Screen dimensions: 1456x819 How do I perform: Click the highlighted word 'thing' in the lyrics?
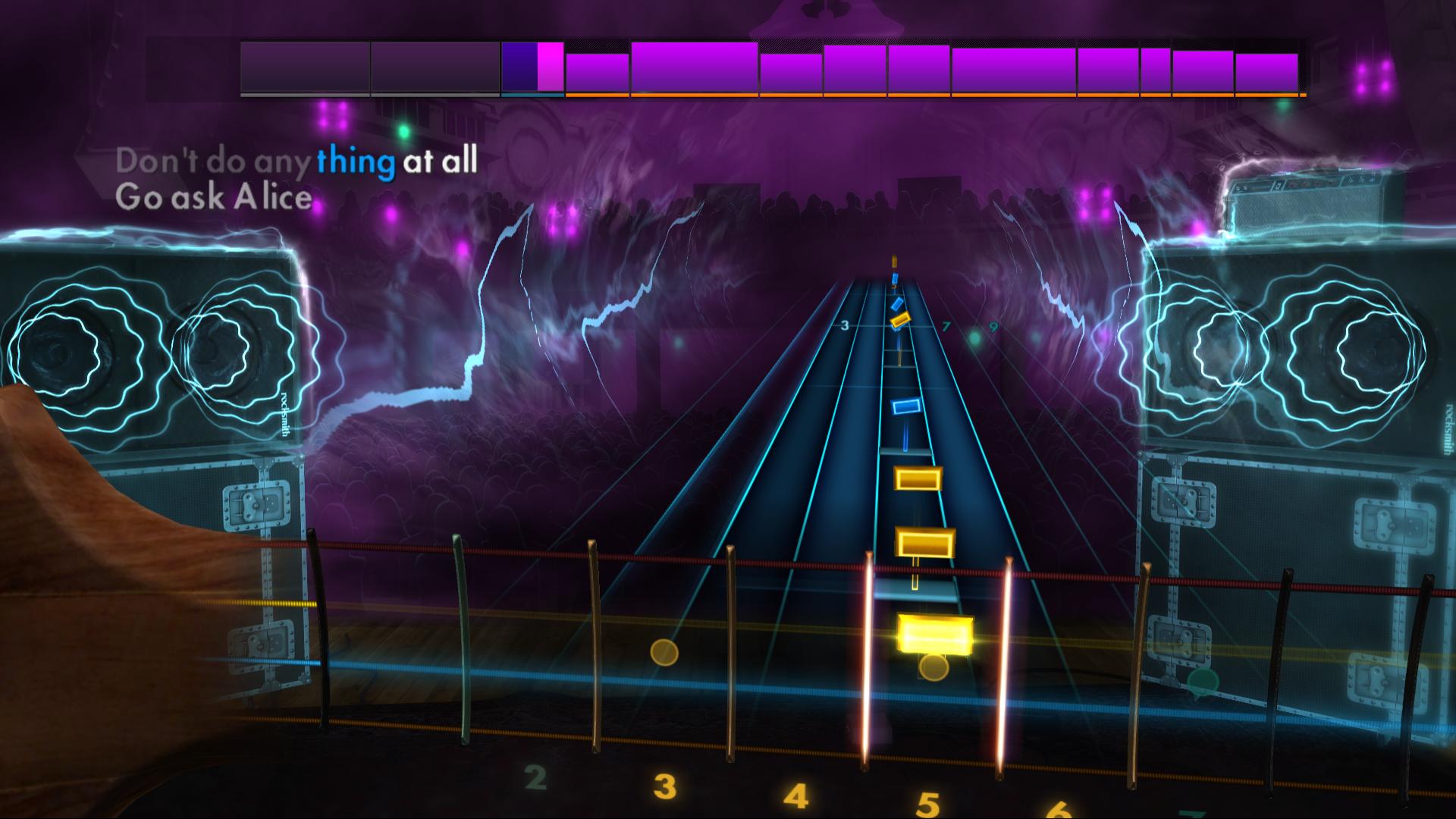(x=355, y=161)
